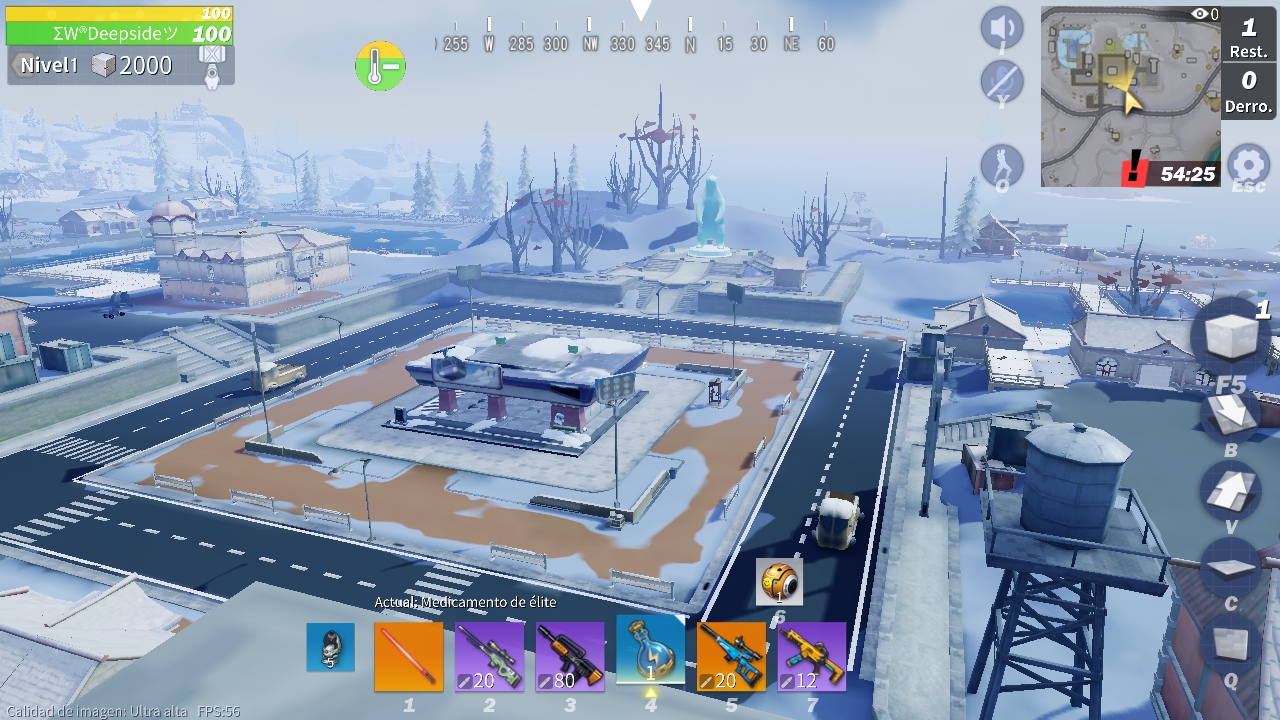
Task: Open the emote dance button
Action: click(x=1002, y=165)
